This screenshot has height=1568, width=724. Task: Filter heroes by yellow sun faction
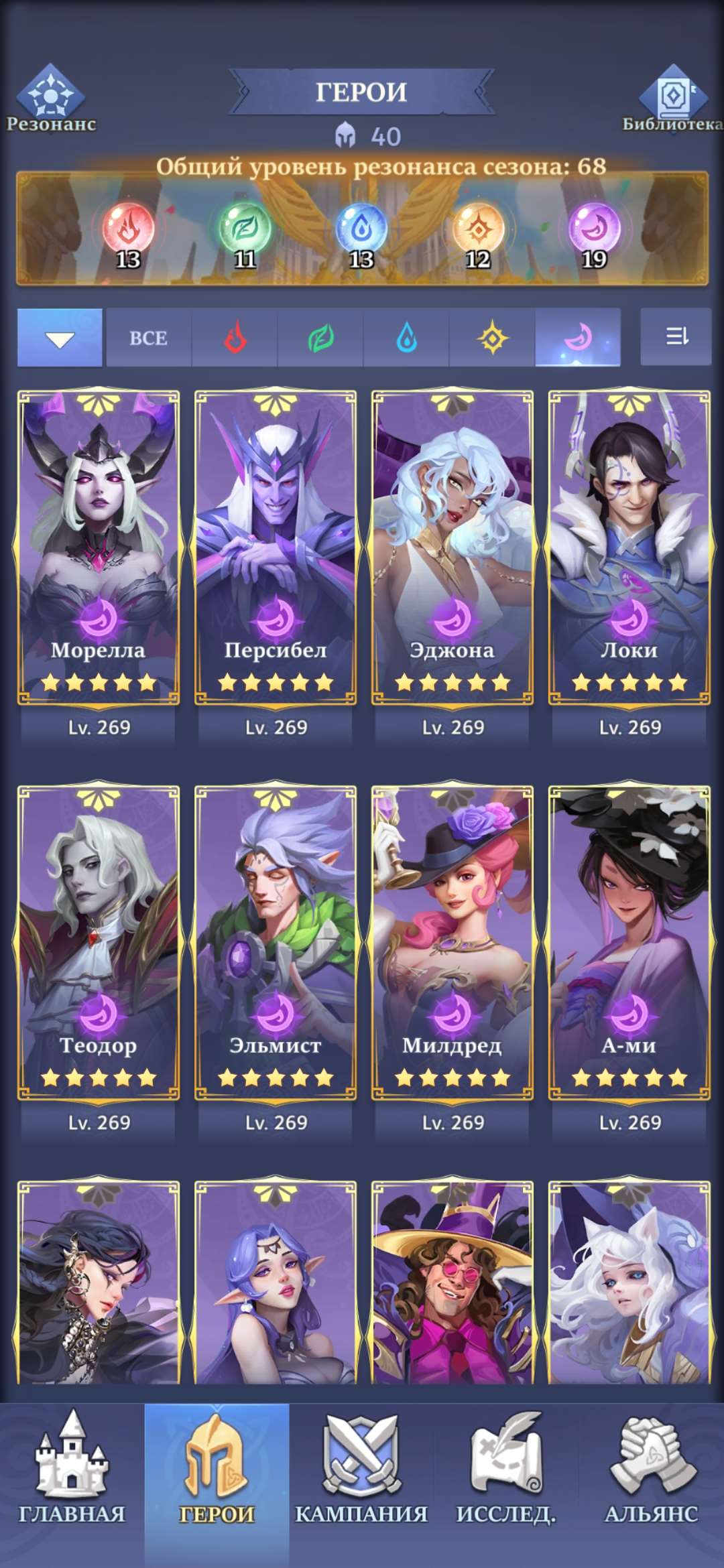[x=492, y=338]
